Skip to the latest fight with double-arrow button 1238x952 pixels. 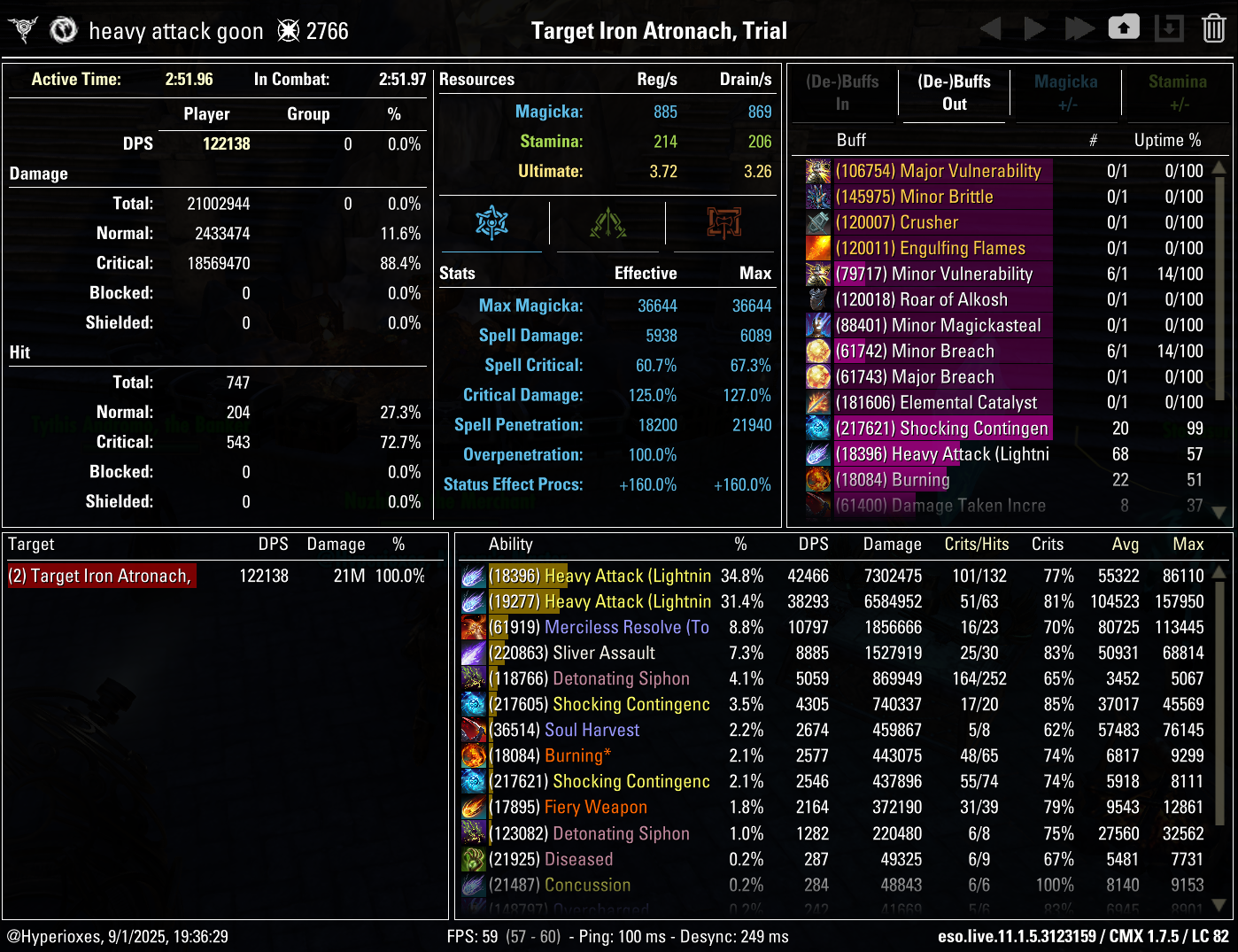coord(1079,27)
